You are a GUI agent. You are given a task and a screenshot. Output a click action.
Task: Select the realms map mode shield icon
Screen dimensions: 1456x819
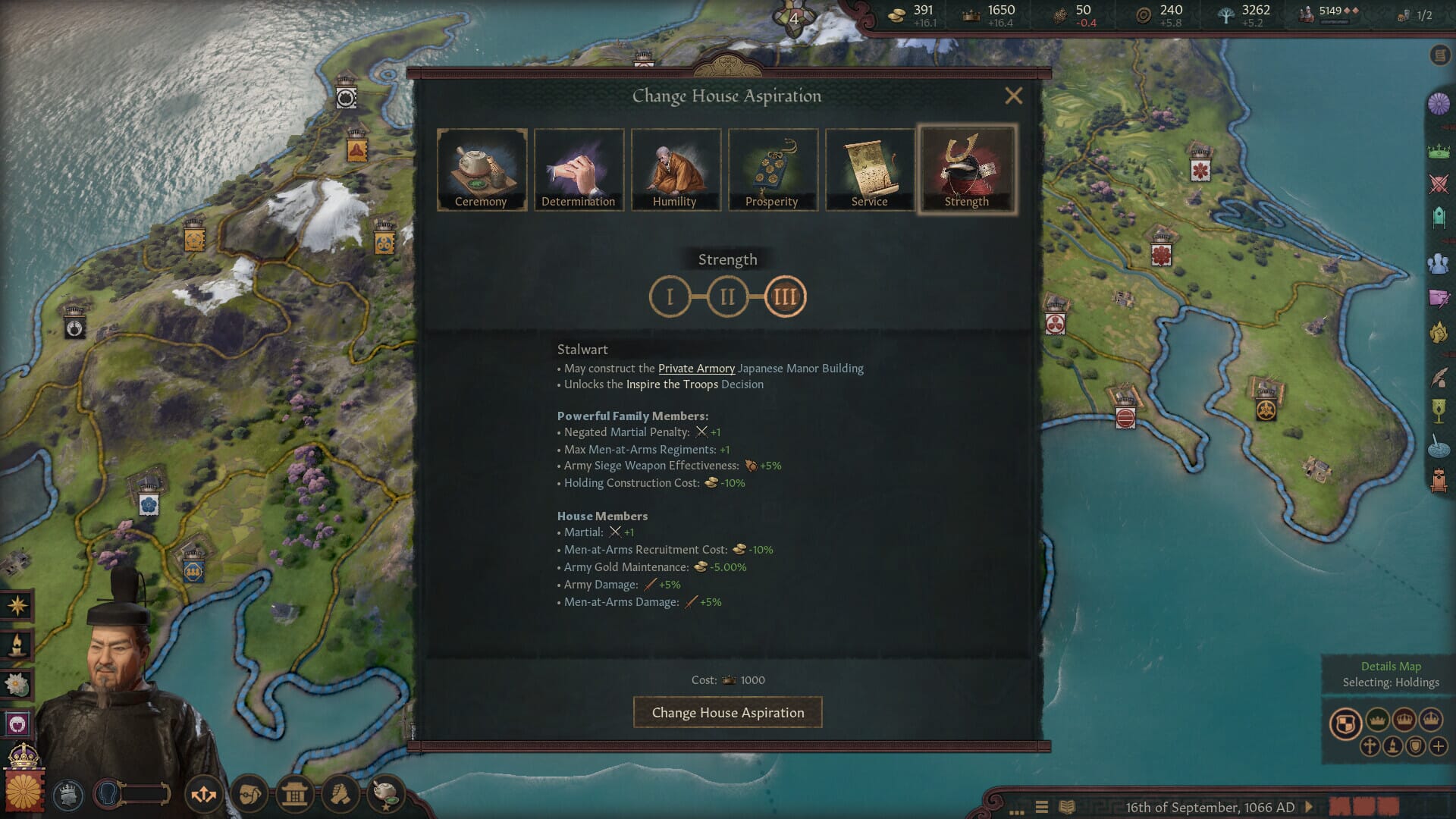[x=1345, y=723]
